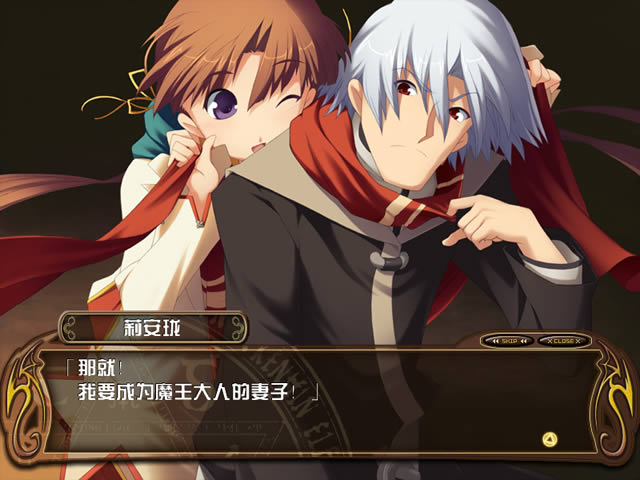This screenshot has width=640, height=480.
Task: Activate the SKIP button
Action: point(509,341)
